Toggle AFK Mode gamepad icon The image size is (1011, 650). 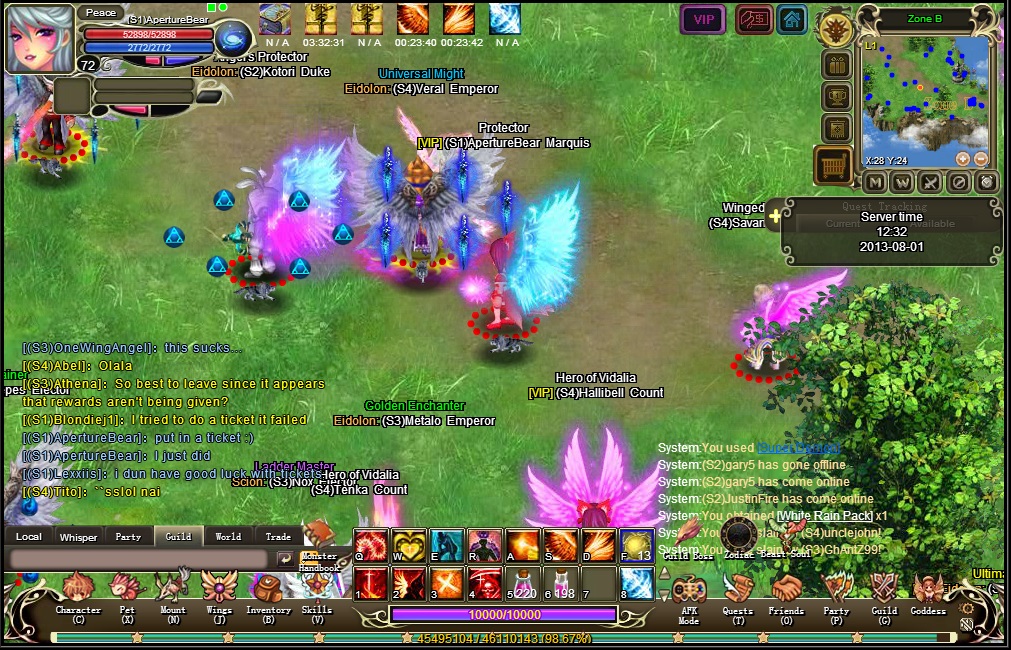689,593
